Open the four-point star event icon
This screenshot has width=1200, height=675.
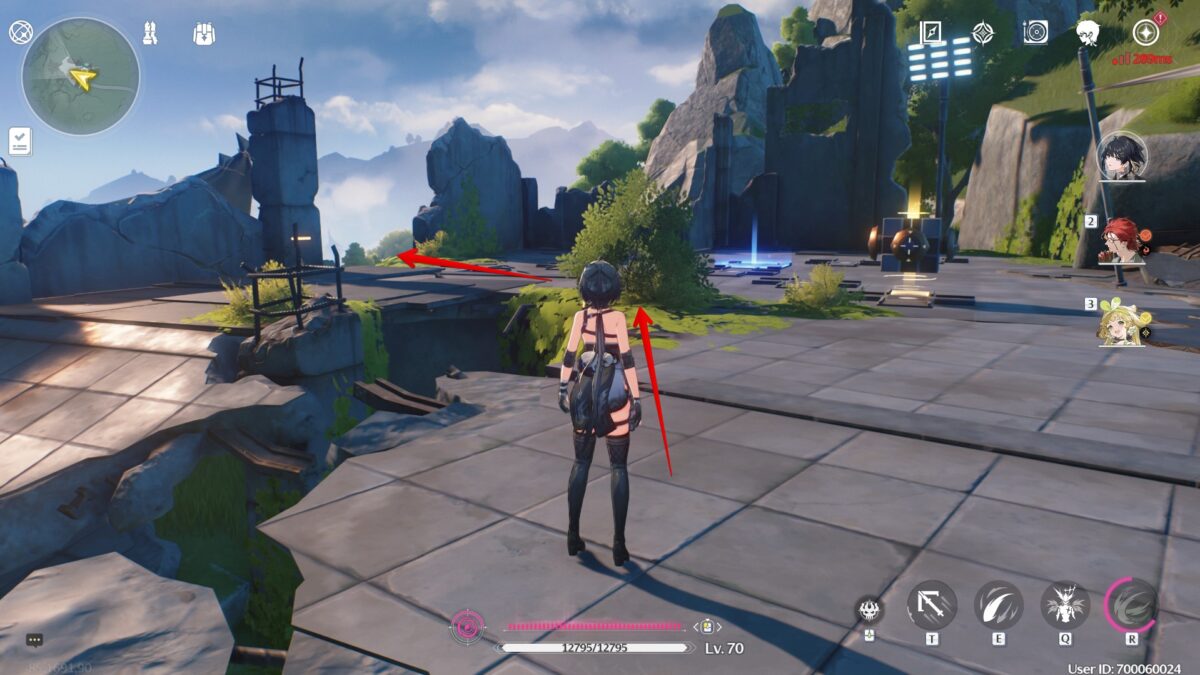983,32
